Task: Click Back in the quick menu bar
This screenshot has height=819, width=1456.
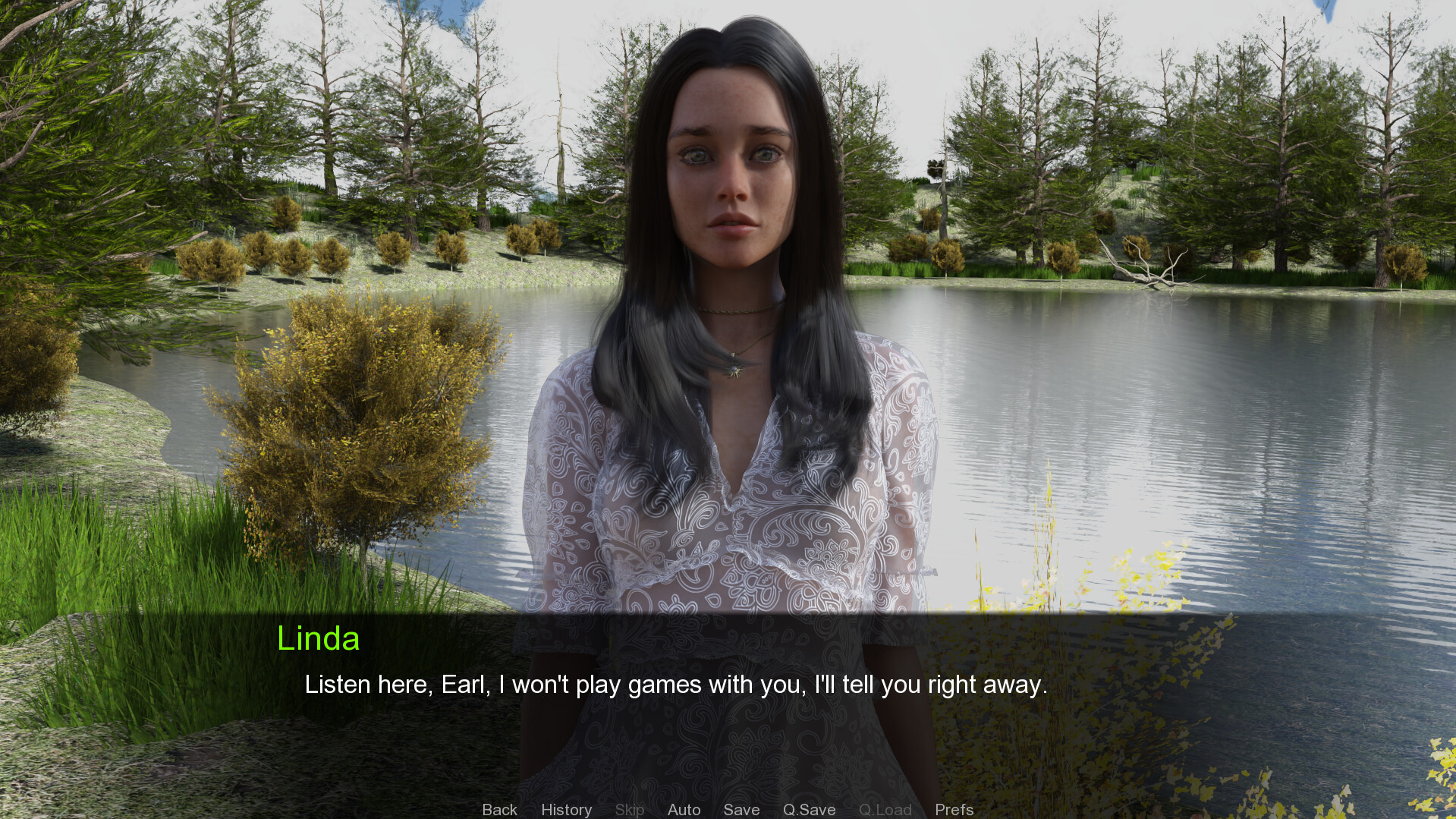Action: (x=499, y=809)
